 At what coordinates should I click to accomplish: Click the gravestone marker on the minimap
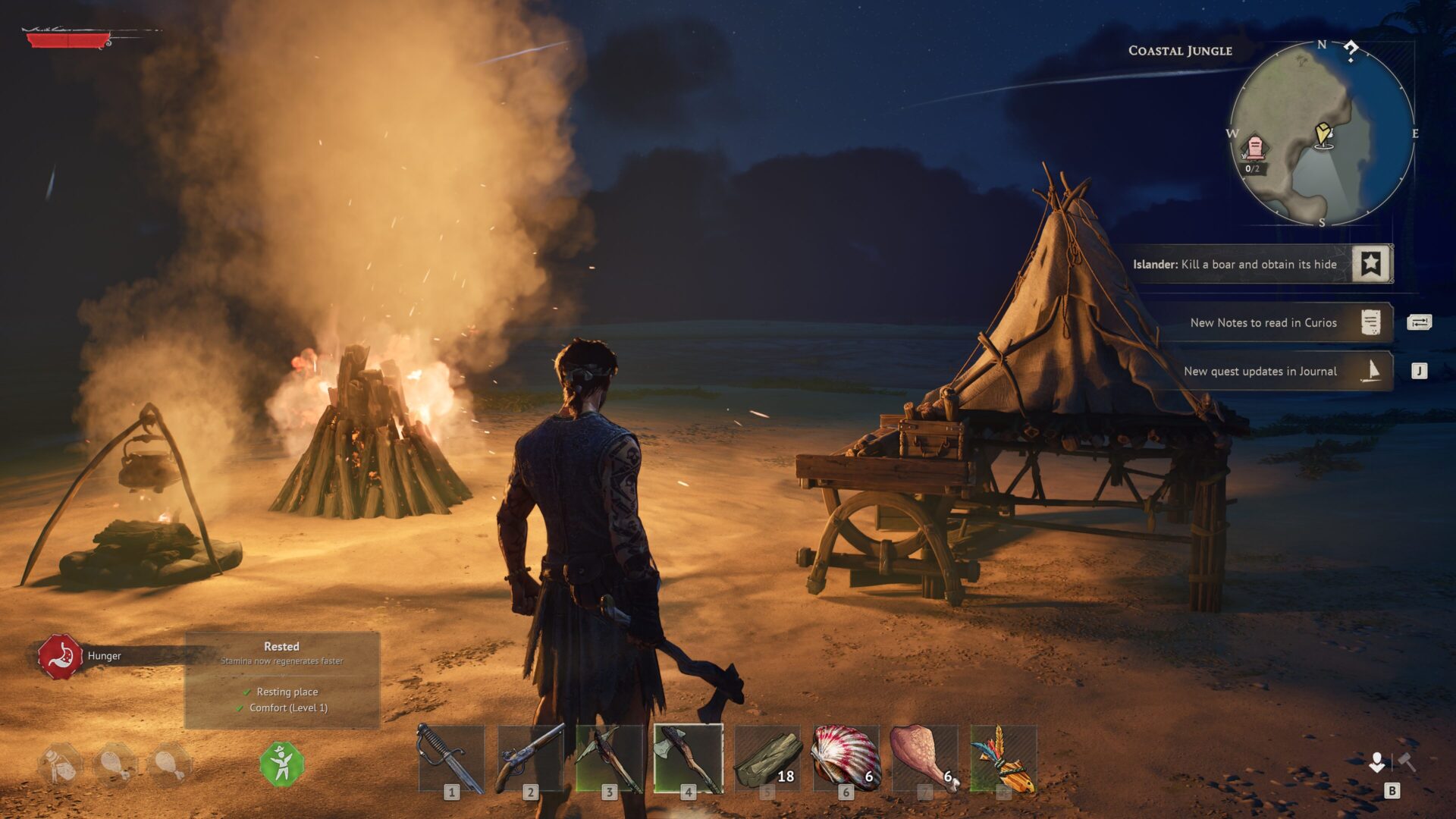coord(1254,146)
